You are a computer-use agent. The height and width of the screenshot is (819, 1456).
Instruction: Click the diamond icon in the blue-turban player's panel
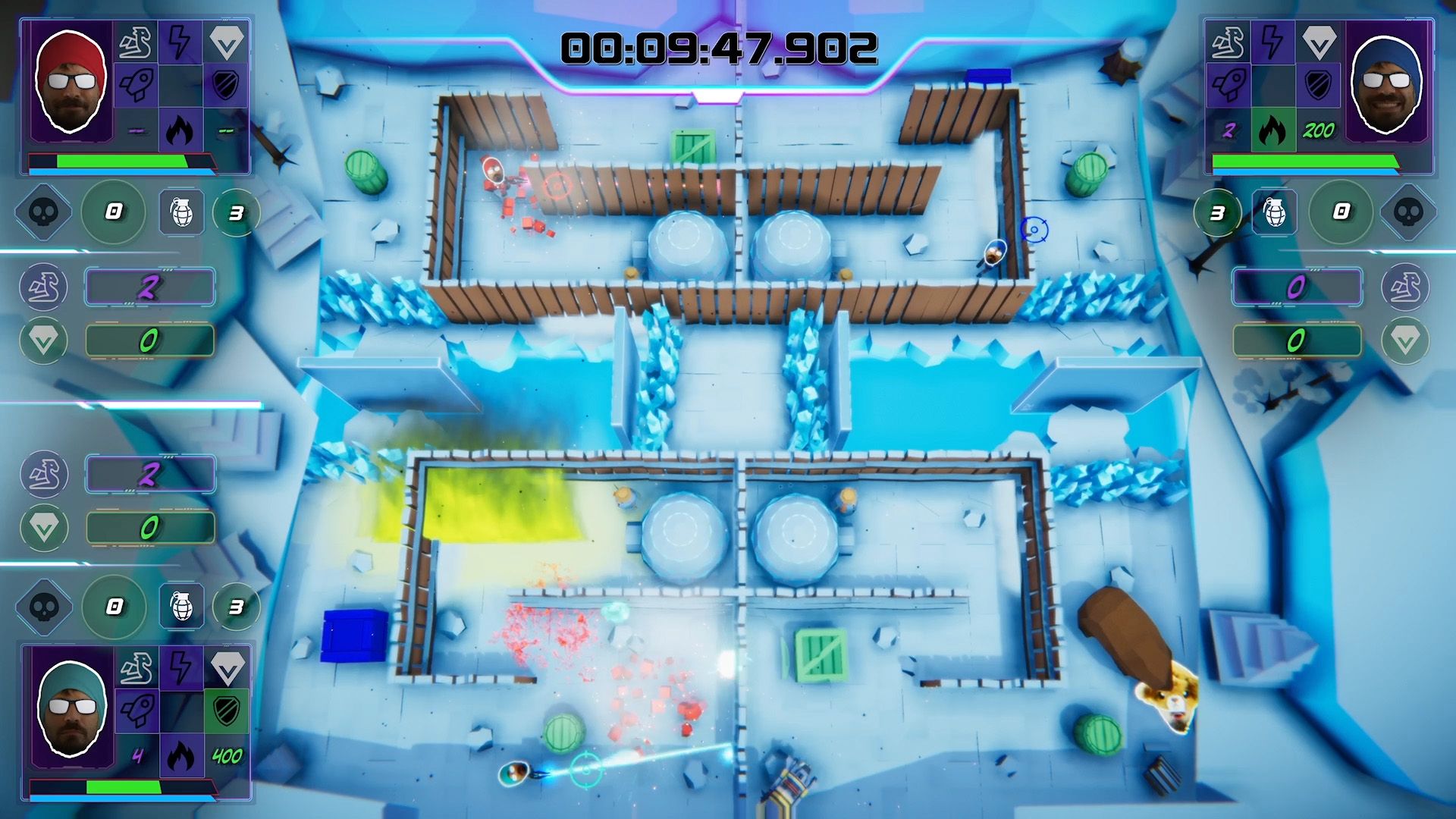point(1318,42)
